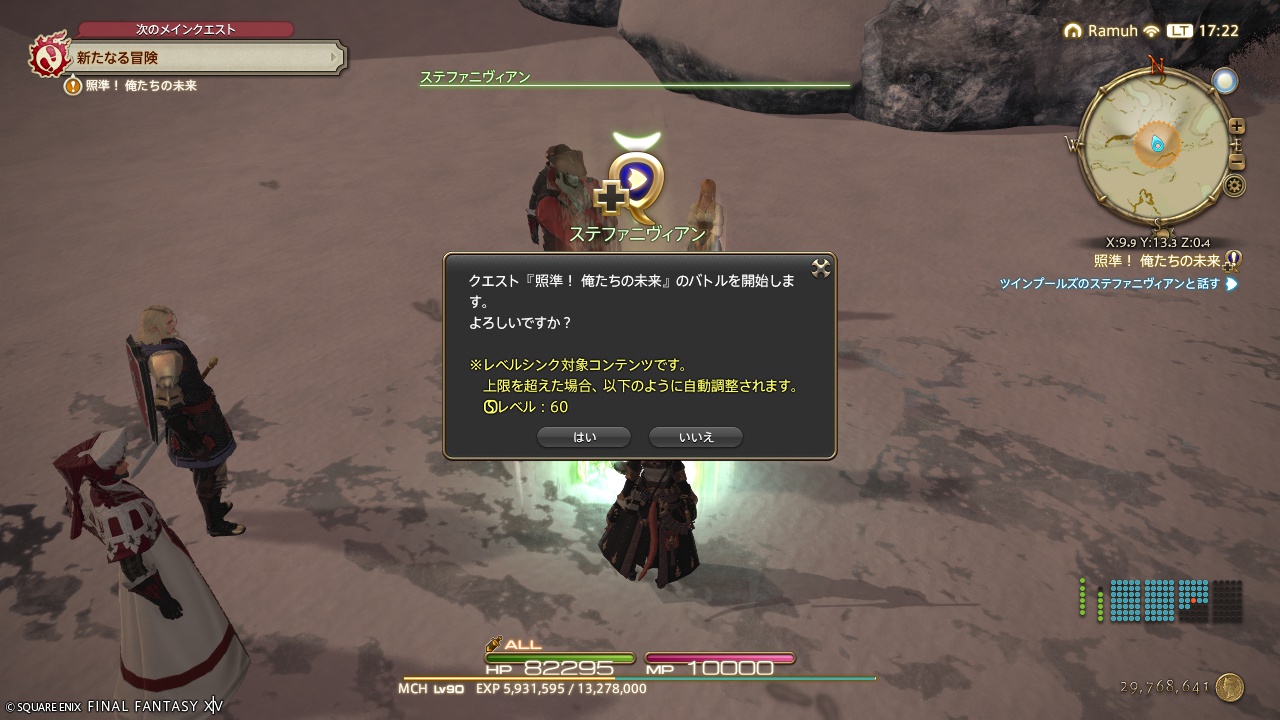
Task: Click the crossed-tools icon on the dialog corner
Action: pos(822,266)
